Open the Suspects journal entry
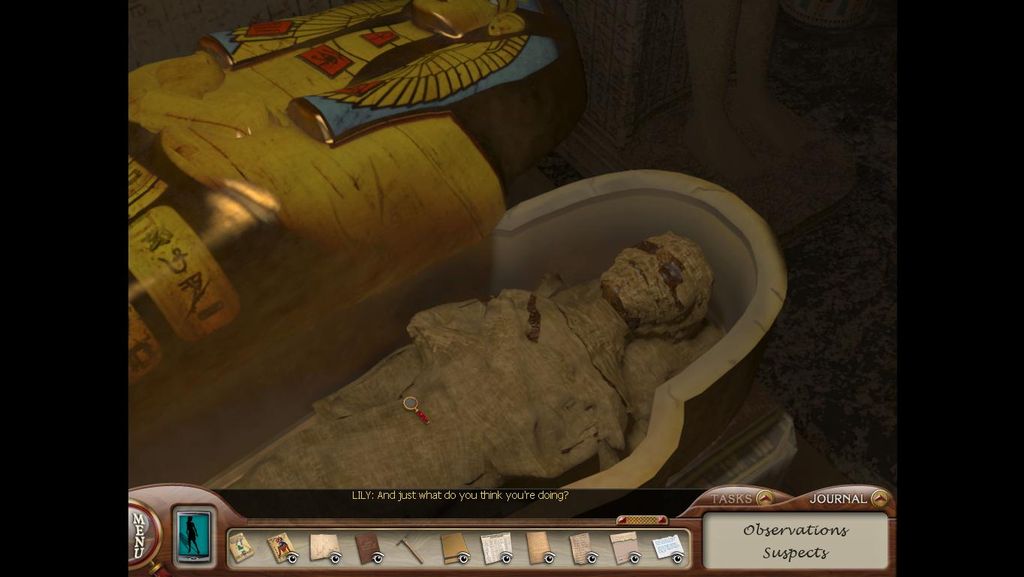1024x577 pixels. tap(795, 552)
